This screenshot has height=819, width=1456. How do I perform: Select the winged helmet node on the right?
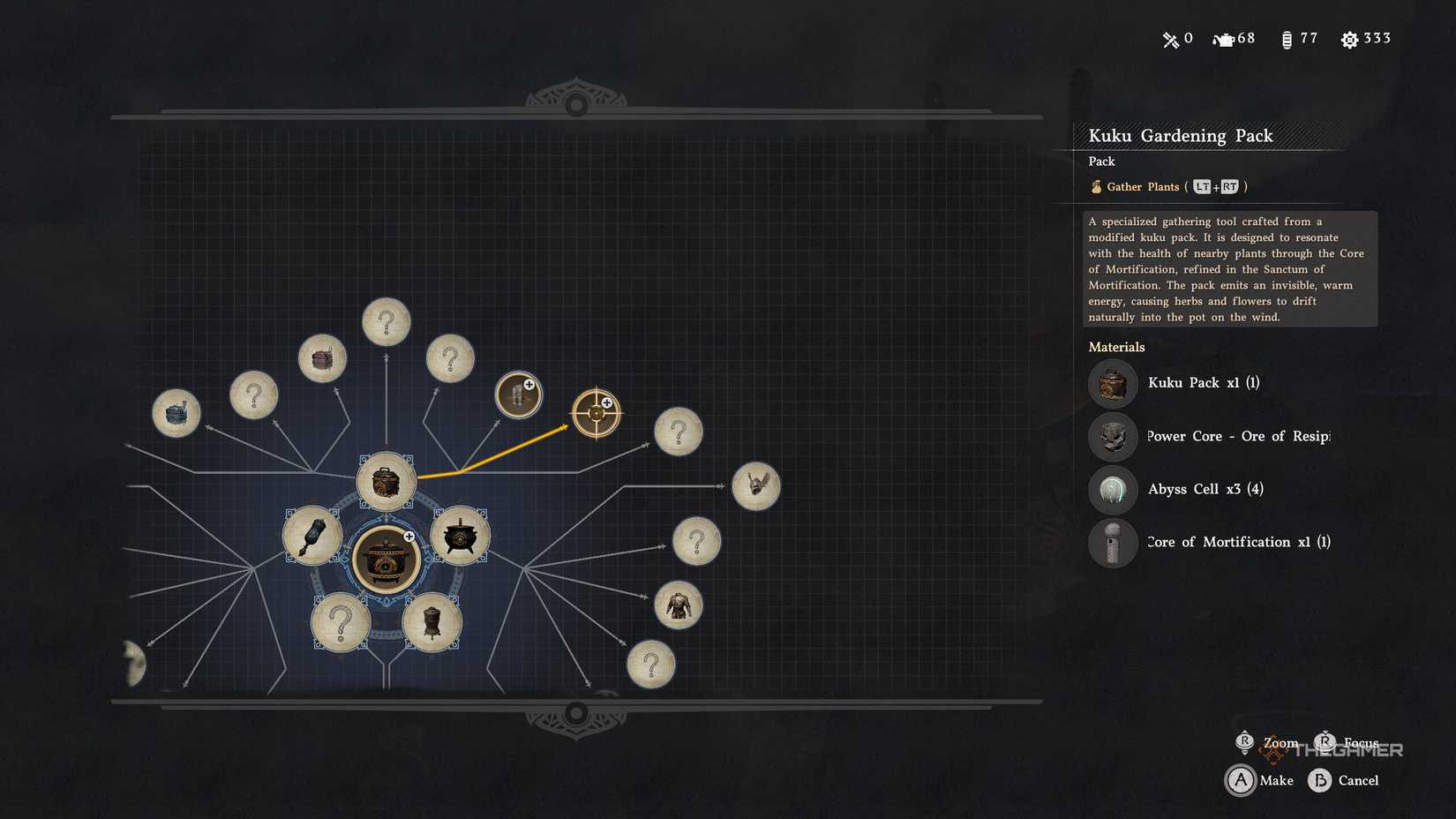(x=756, y=485)
